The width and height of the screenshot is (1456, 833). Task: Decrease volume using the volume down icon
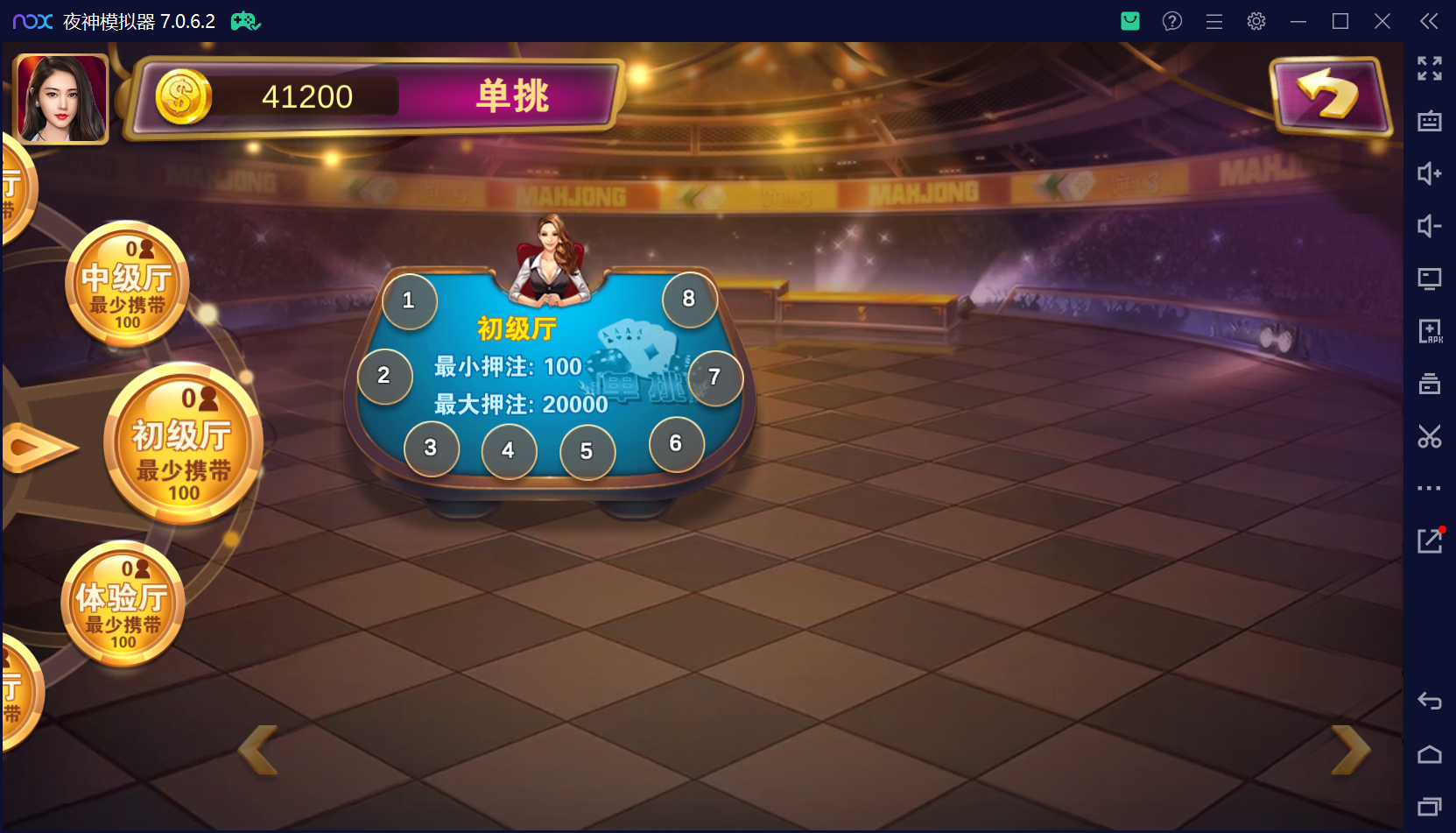[1430, 226]
